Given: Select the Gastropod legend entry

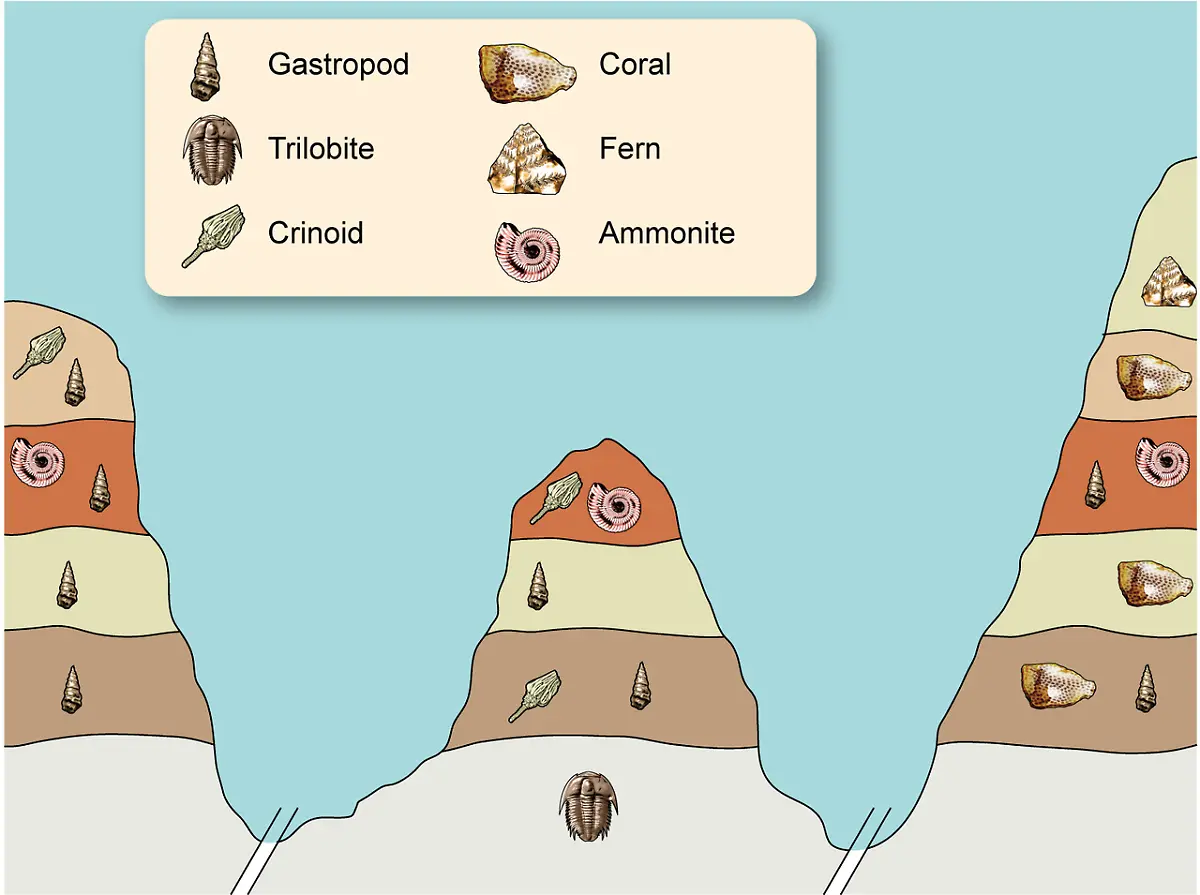Looking at the screenshot, I should click(338, 65).
